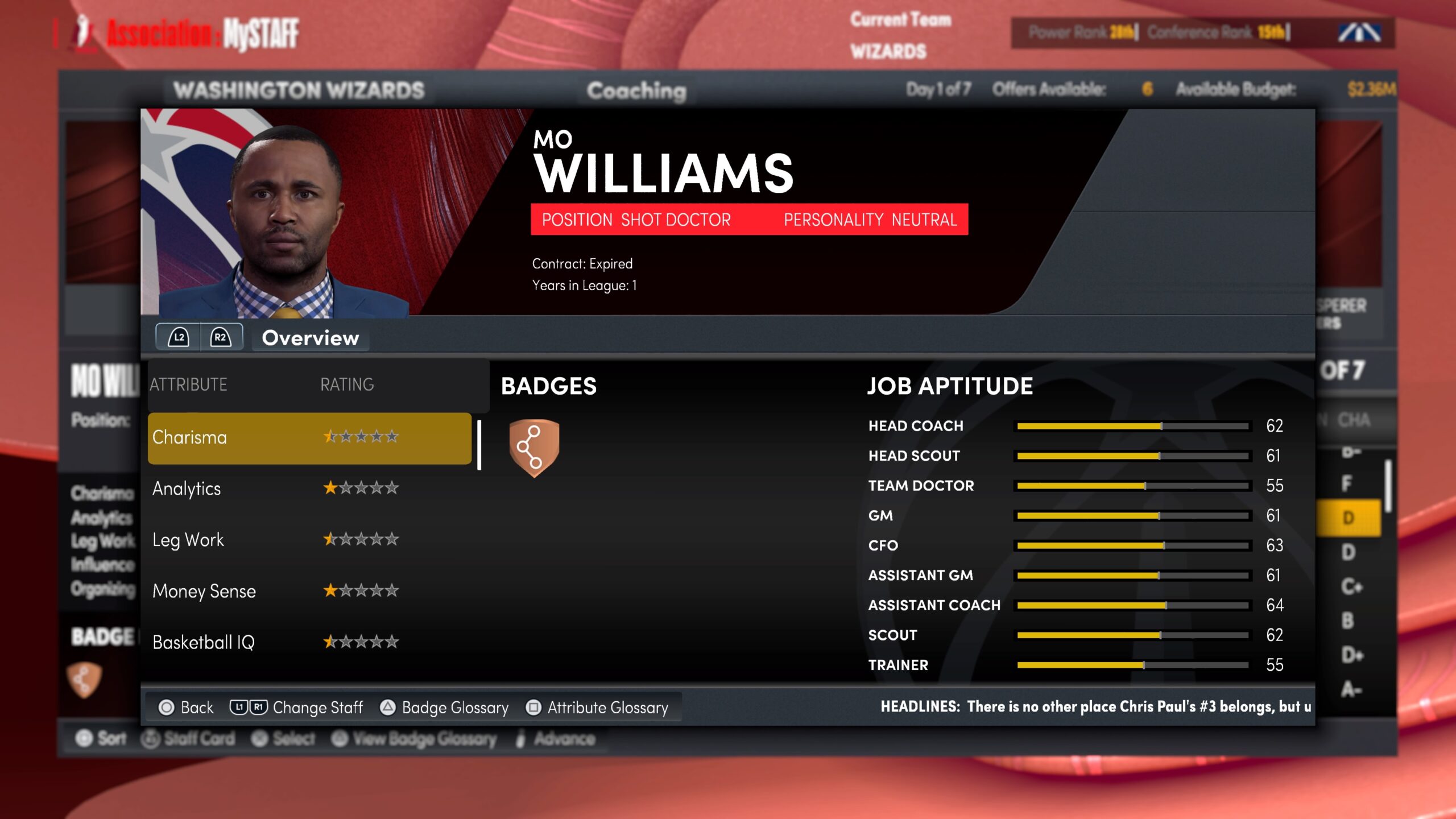The height and width of the screenshot is (819, 1456).
Task: Choose the CFO aptitude row
Action: (1075, 545)
